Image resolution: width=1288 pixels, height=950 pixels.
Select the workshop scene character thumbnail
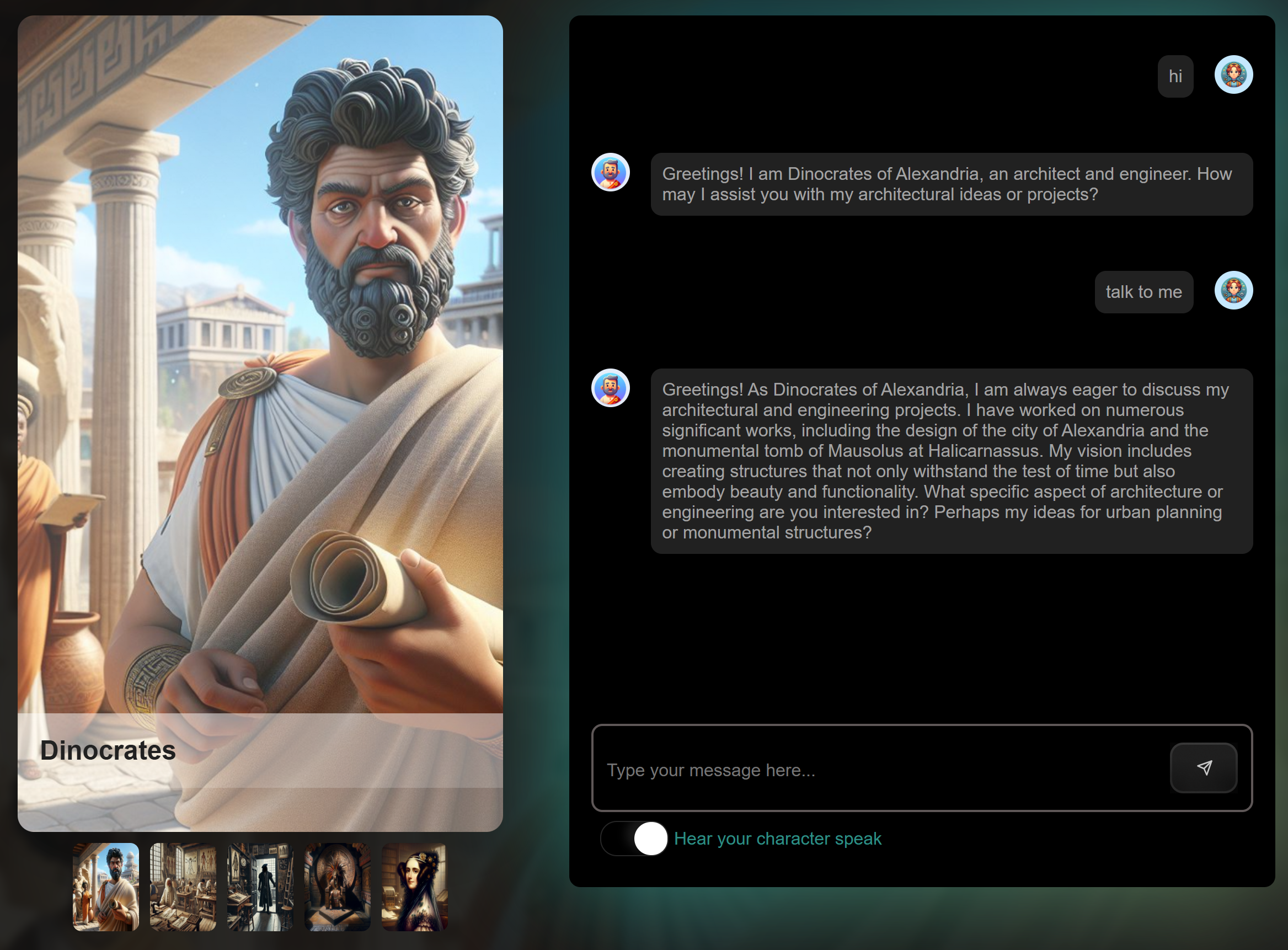click(x=183, y=888)
